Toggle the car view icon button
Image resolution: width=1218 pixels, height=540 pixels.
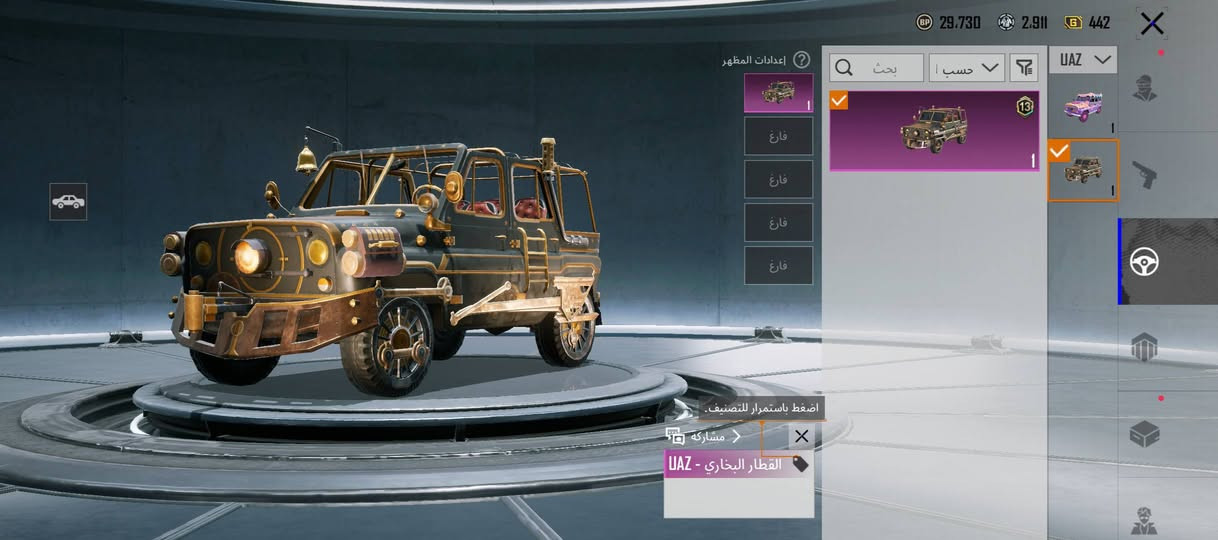(68, 202)
